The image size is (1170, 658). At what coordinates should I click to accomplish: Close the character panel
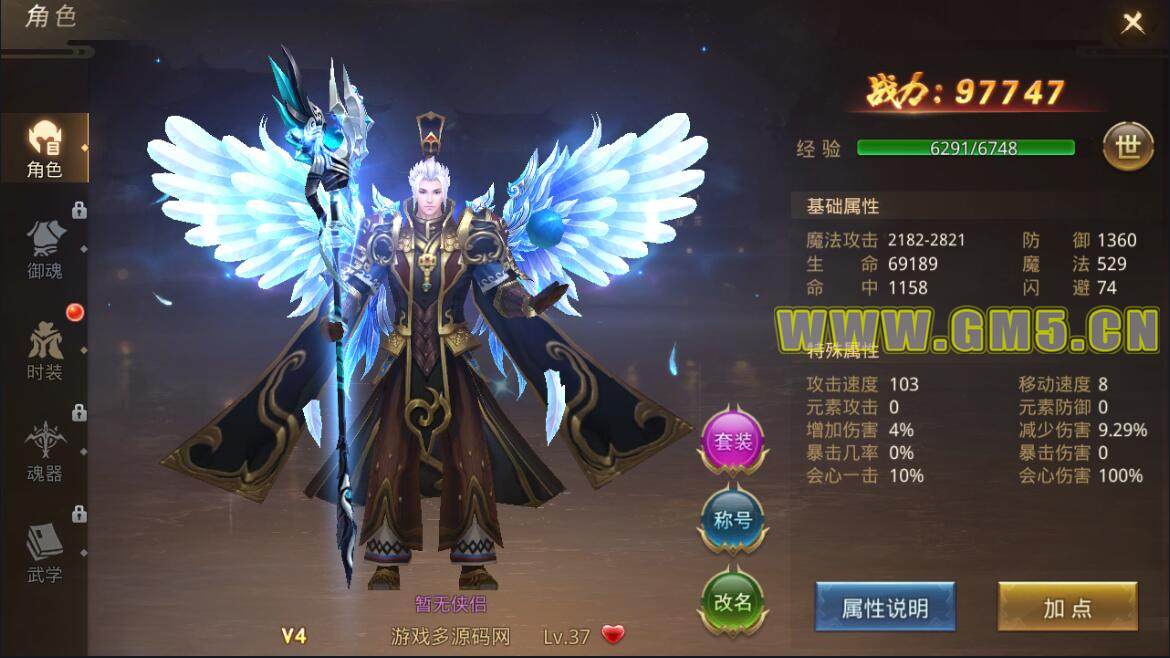pos(1132,24)
